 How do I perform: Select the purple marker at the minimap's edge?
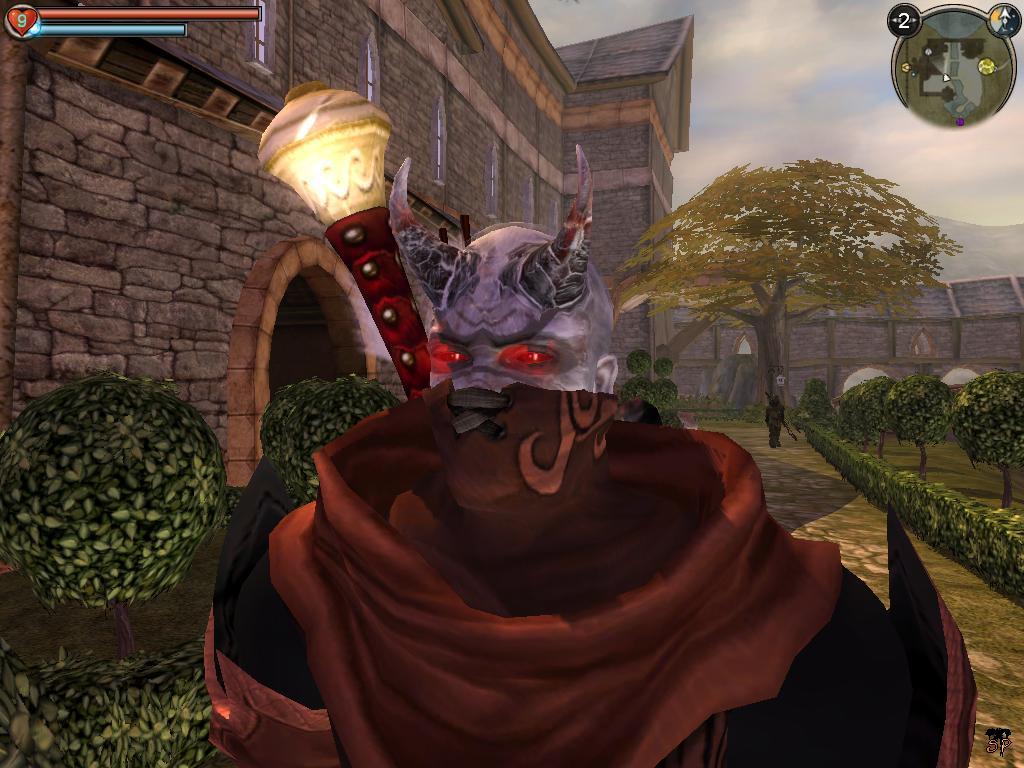click(x=960, y=122)
